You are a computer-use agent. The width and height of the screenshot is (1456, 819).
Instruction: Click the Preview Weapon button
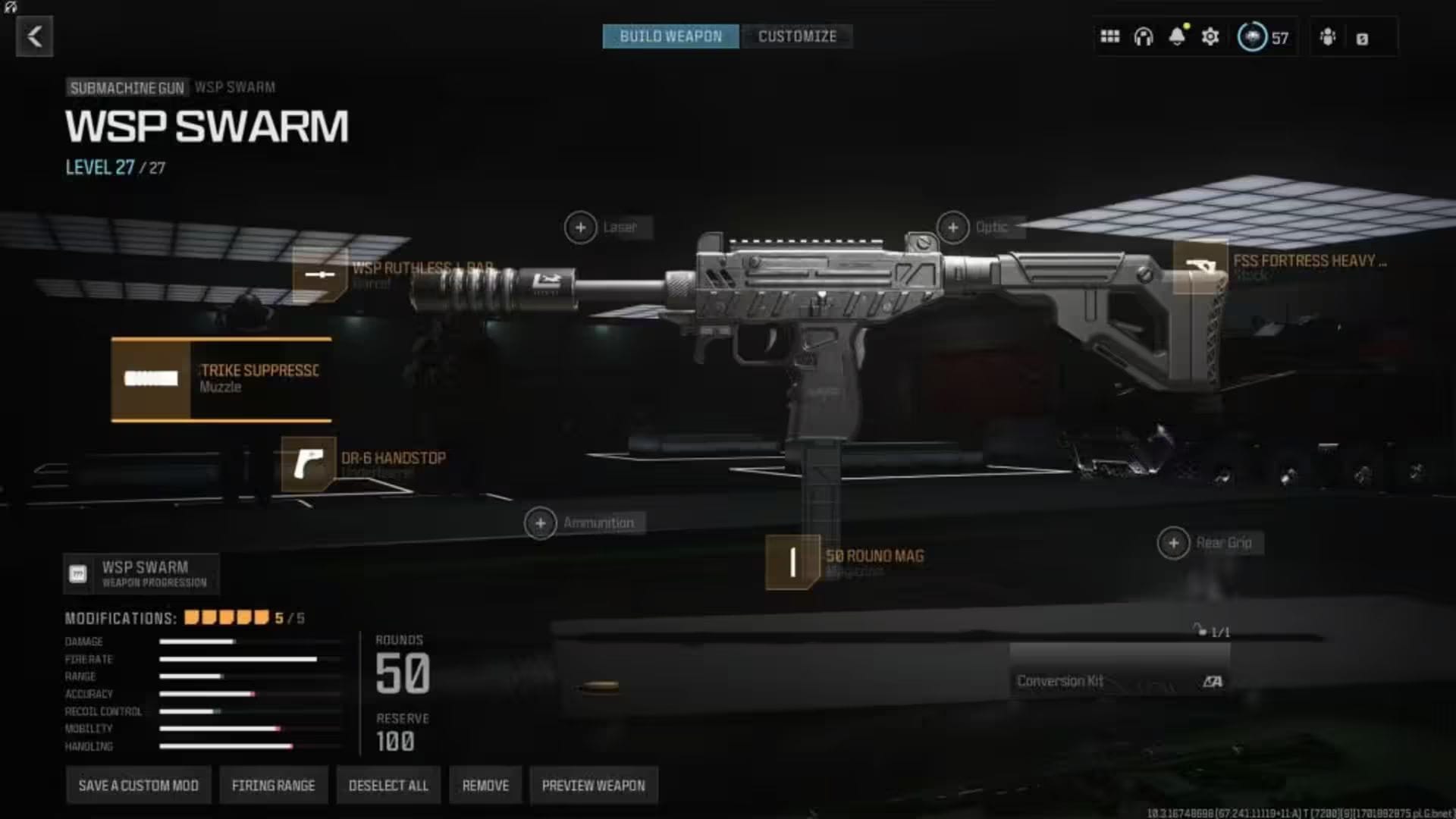(x=592, y=785)
